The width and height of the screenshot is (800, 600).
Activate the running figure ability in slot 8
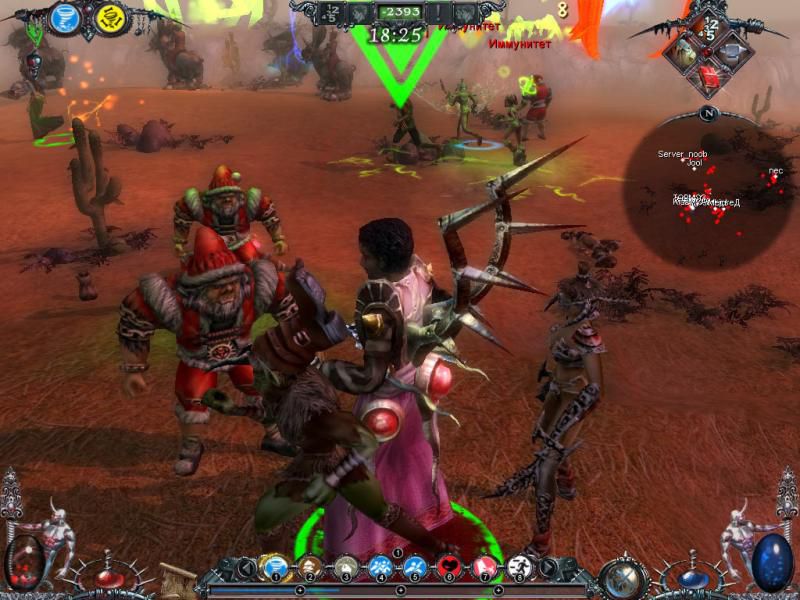tap(518, 569)
